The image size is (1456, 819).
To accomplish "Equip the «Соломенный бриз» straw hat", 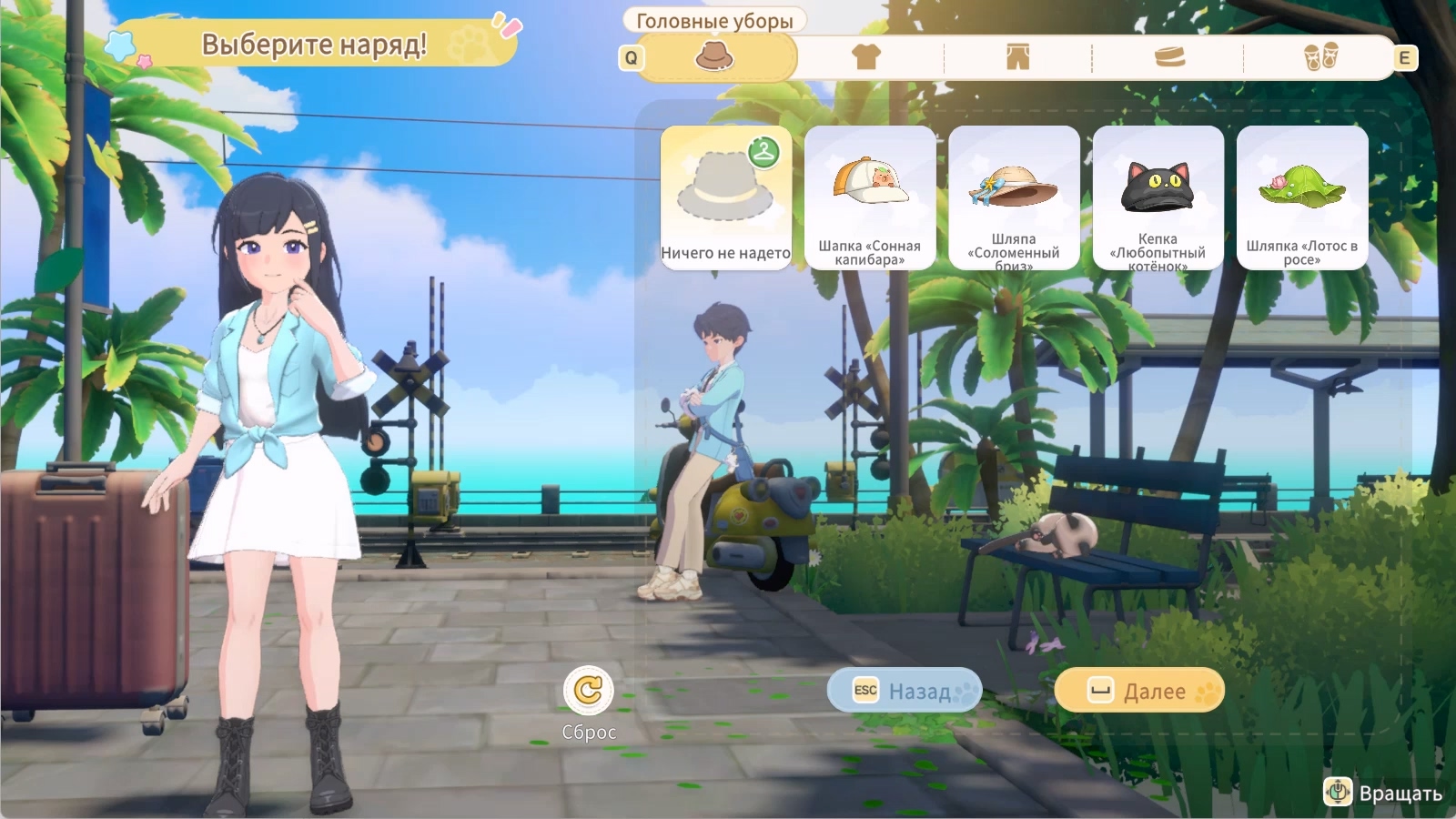I will [x=1014, y=197].
